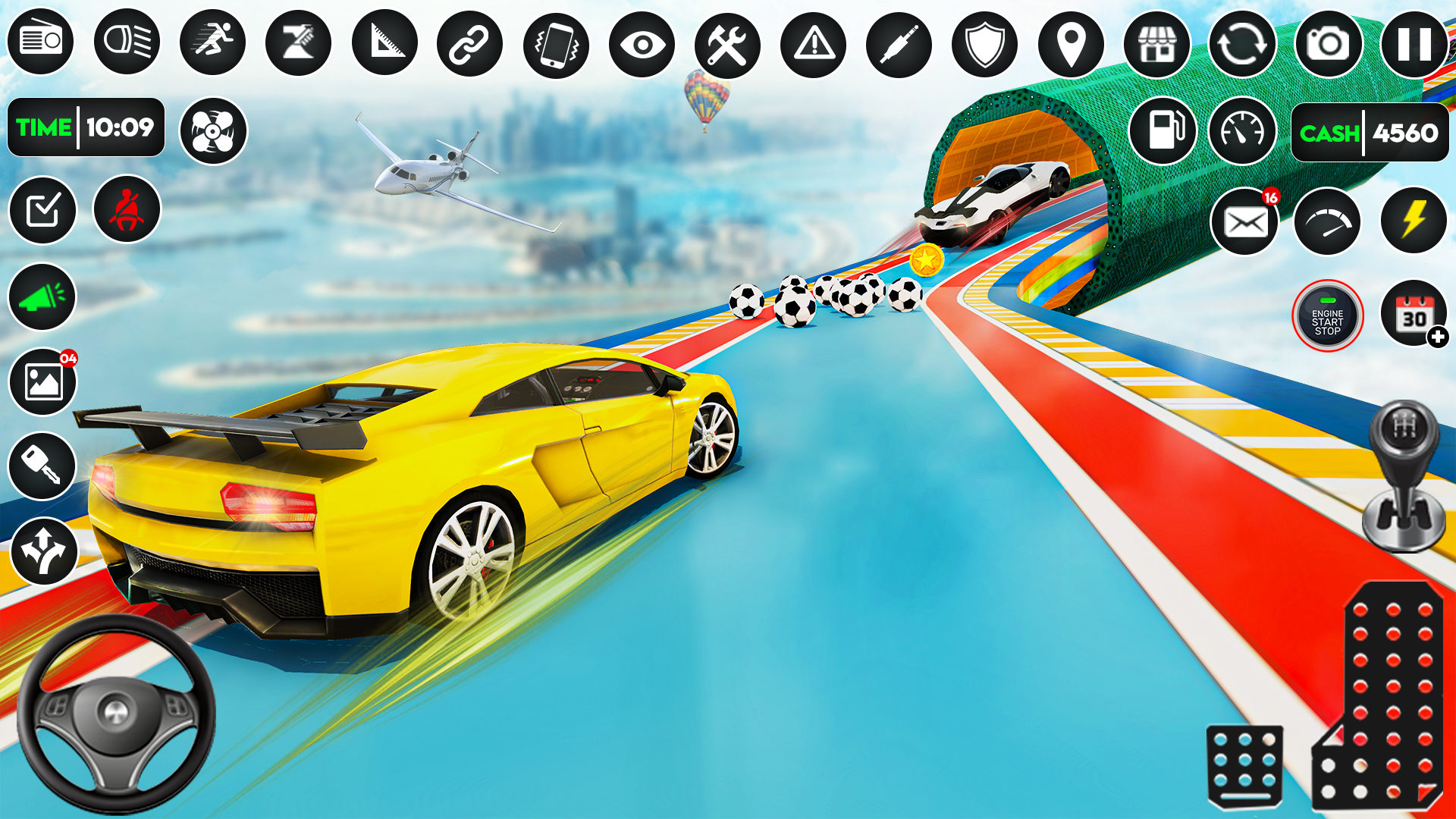
Task: Select the shield protection icon
Action: (x=984, y=45)
